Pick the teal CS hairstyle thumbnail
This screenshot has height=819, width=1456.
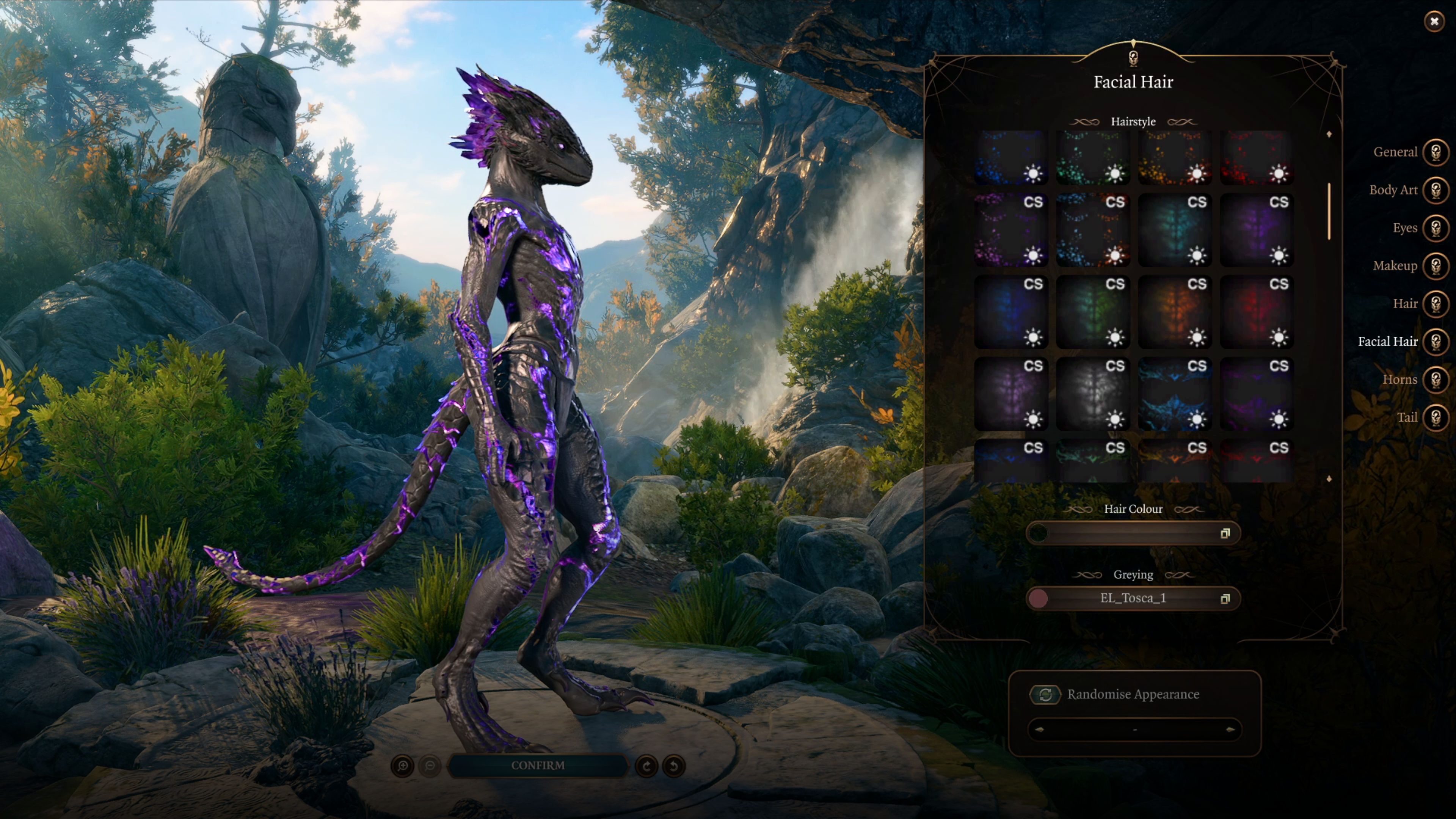(1175, 229)
